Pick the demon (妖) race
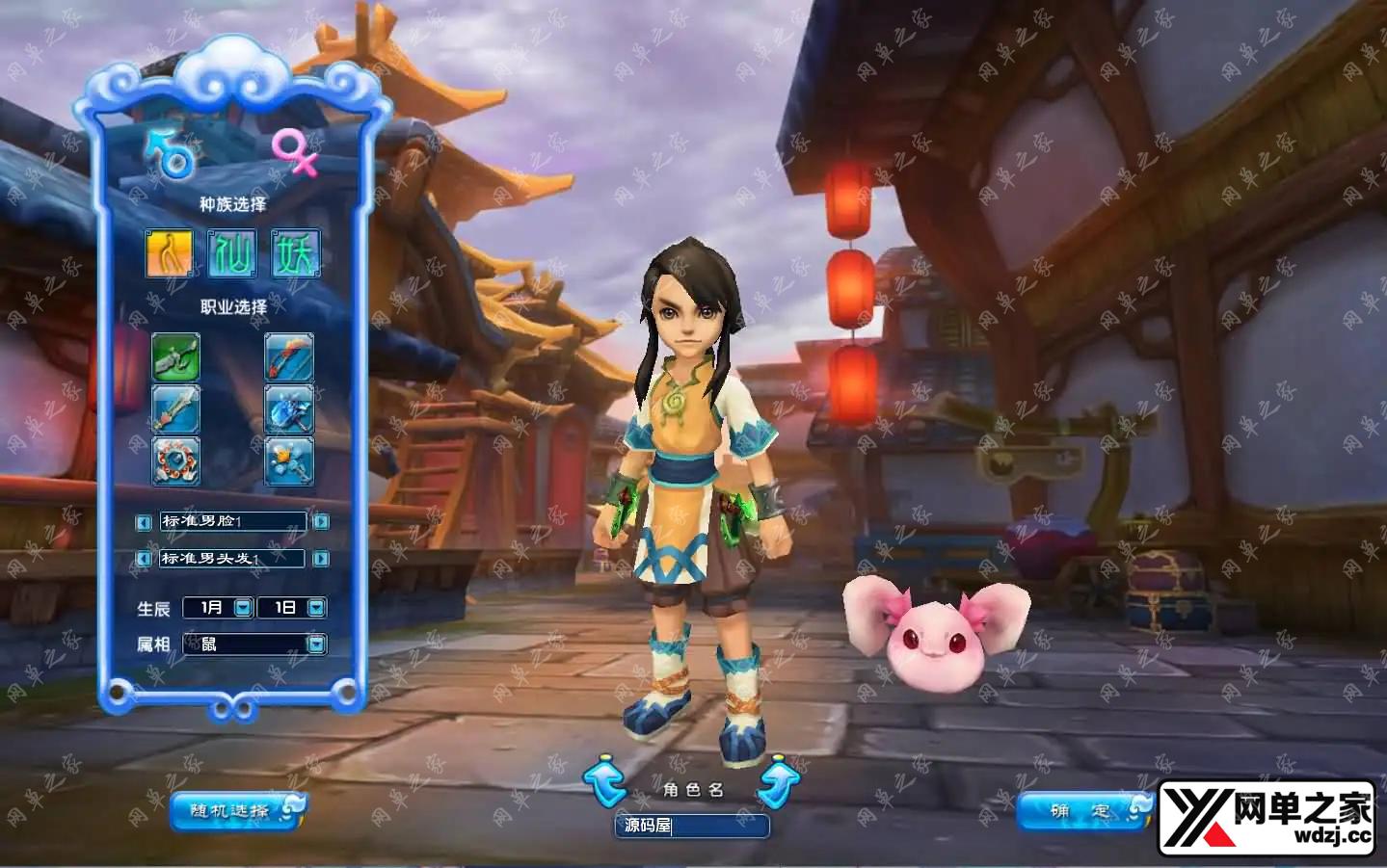This screenshot has width=1387, height=868. coord(295,253)
